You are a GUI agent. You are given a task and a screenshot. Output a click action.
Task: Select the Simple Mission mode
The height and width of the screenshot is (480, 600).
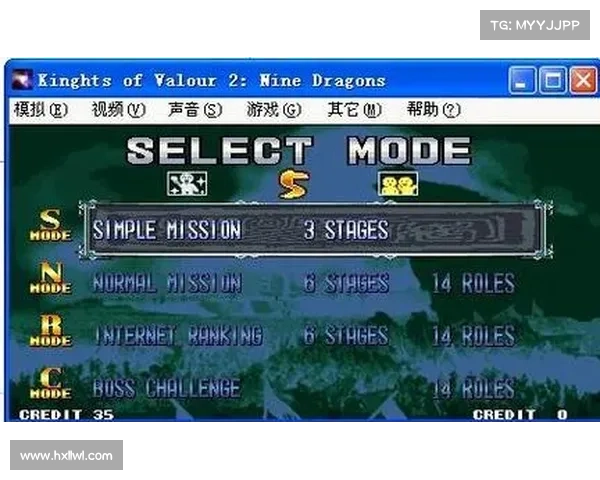point(240,230)
